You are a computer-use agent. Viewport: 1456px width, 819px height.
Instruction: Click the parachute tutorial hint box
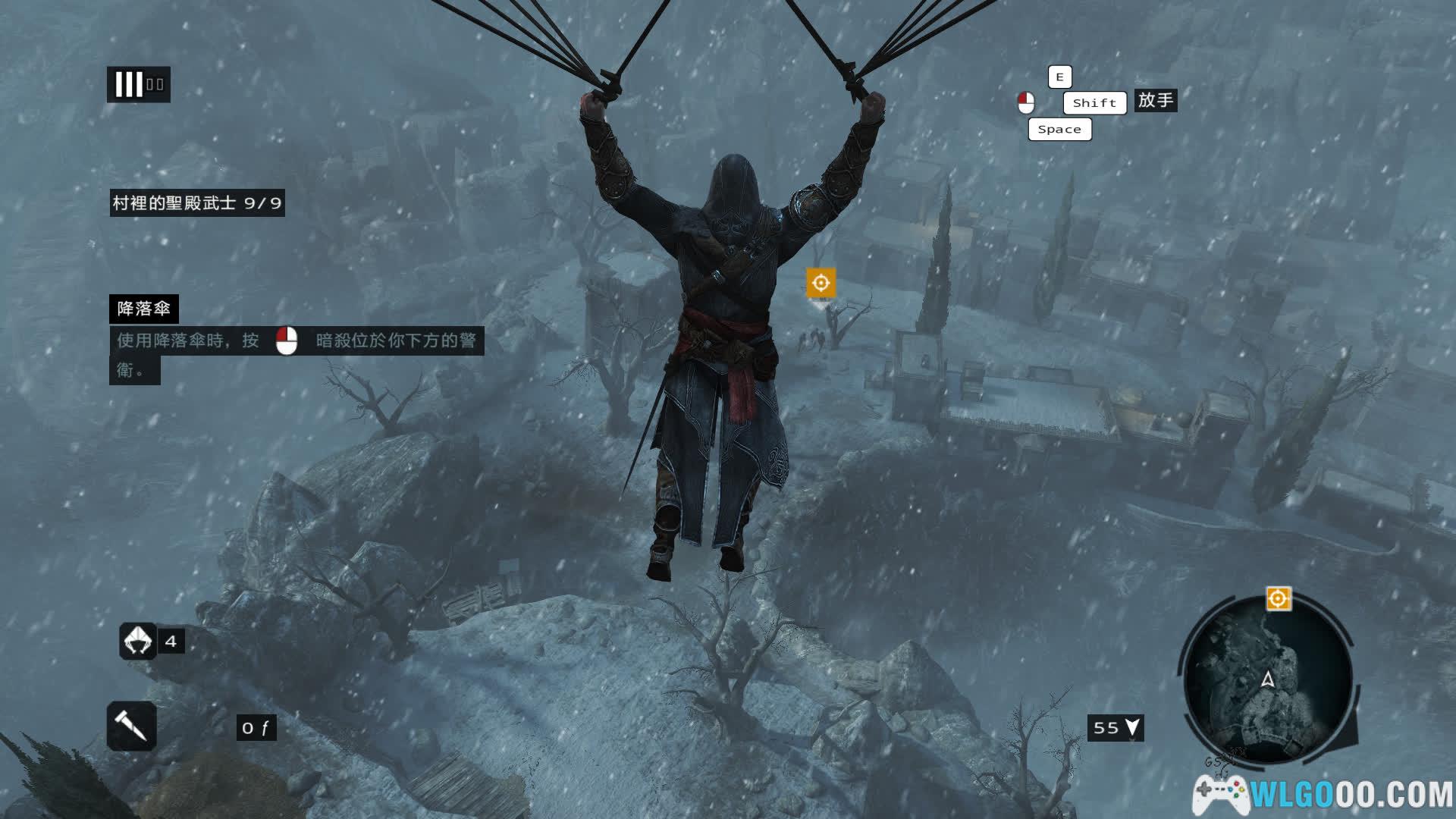coord(296,340)
